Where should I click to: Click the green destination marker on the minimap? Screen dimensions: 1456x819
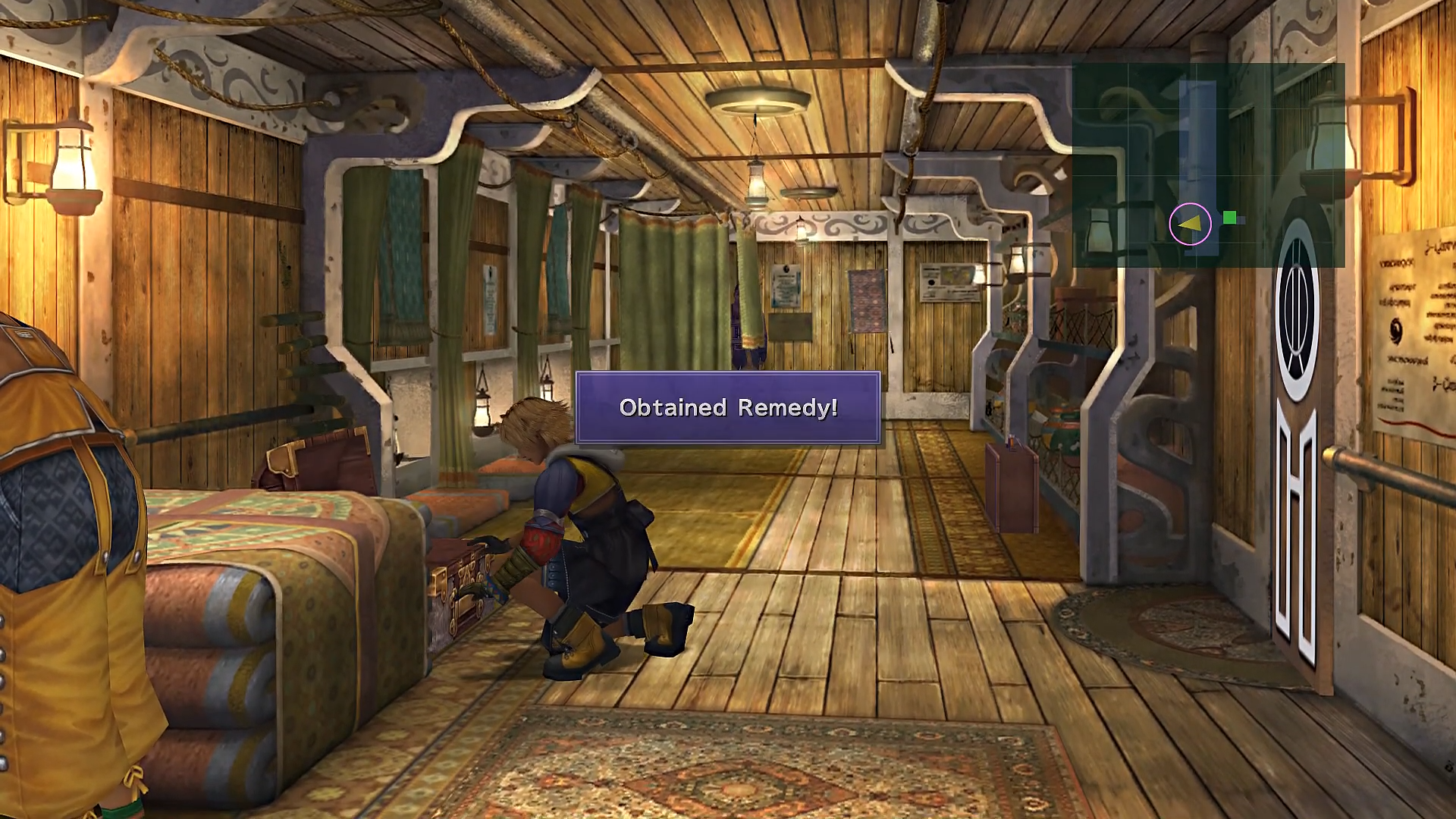pyautogui.click(x=1230, y=217)
